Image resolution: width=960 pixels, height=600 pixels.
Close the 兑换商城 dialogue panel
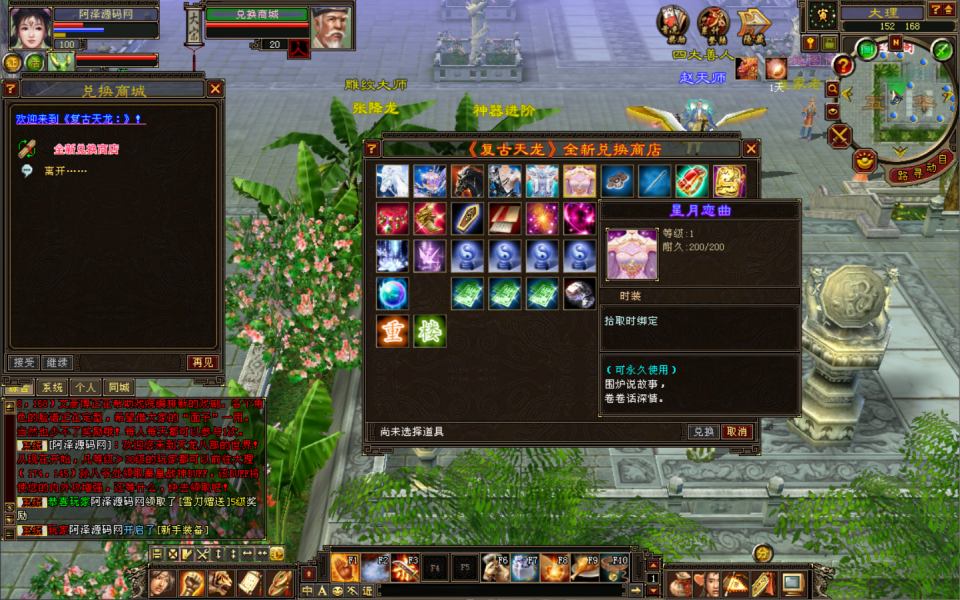point(215,89)
